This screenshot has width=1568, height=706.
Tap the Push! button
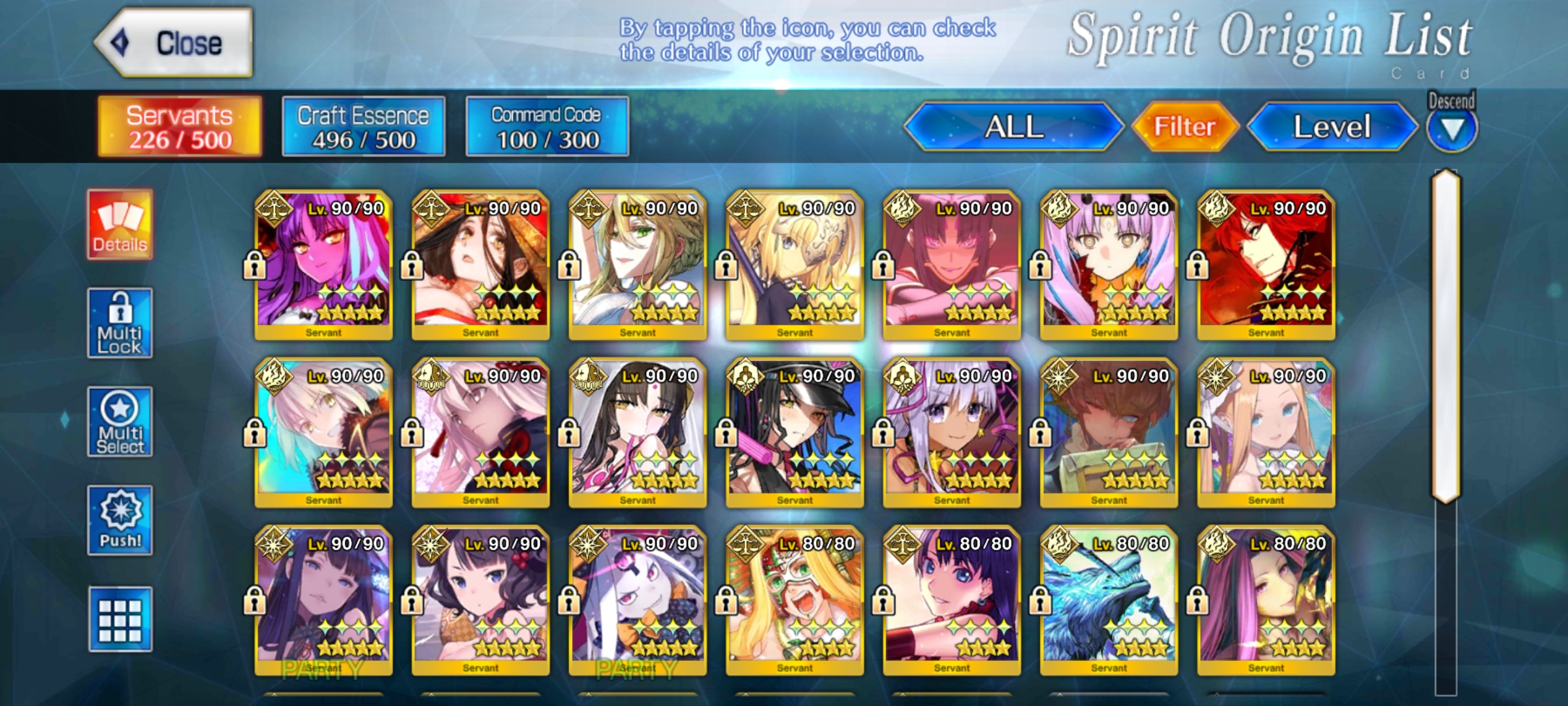click(x=120, y=521)
